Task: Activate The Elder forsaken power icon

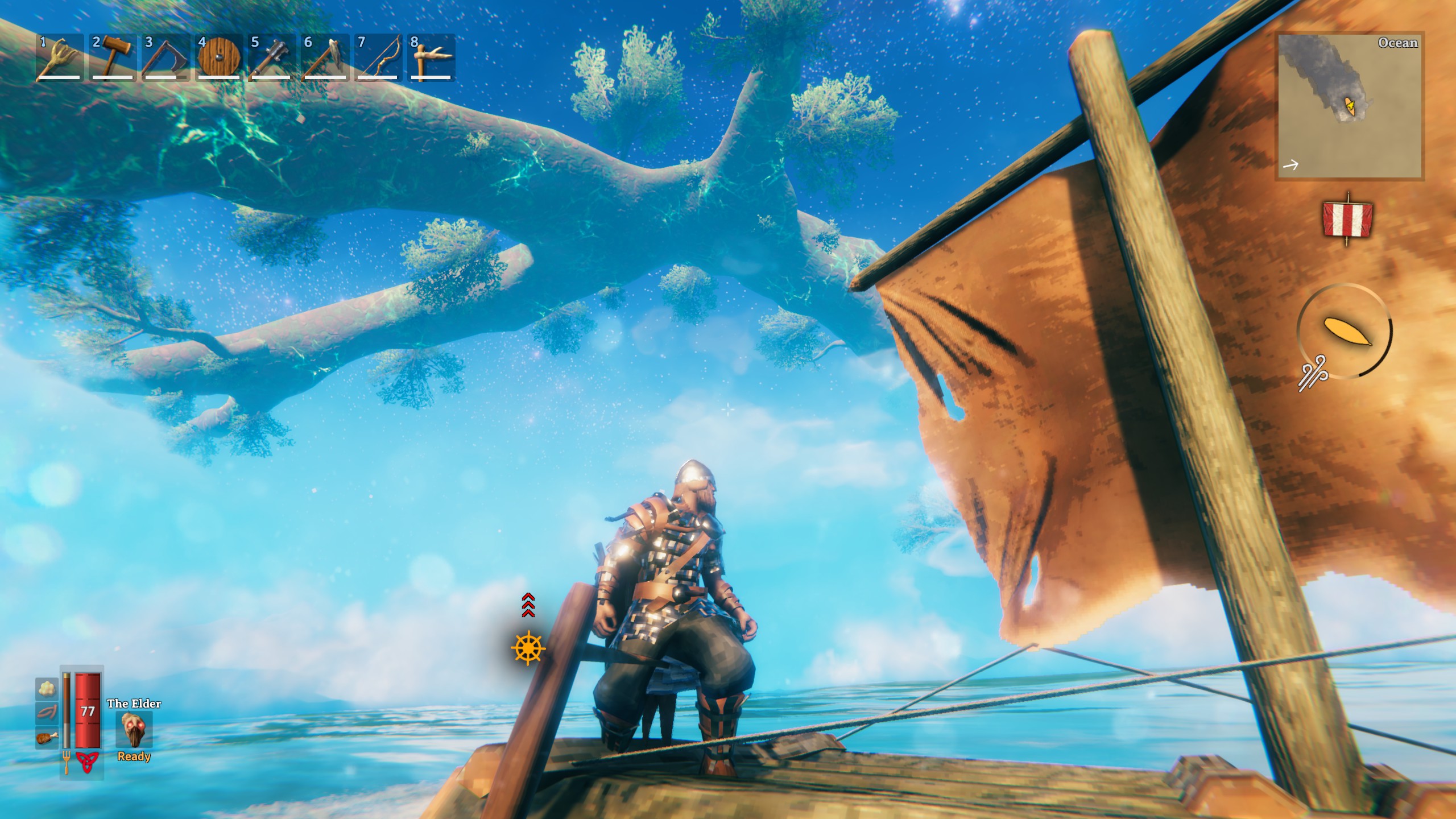Action: (x=134, y=730)
